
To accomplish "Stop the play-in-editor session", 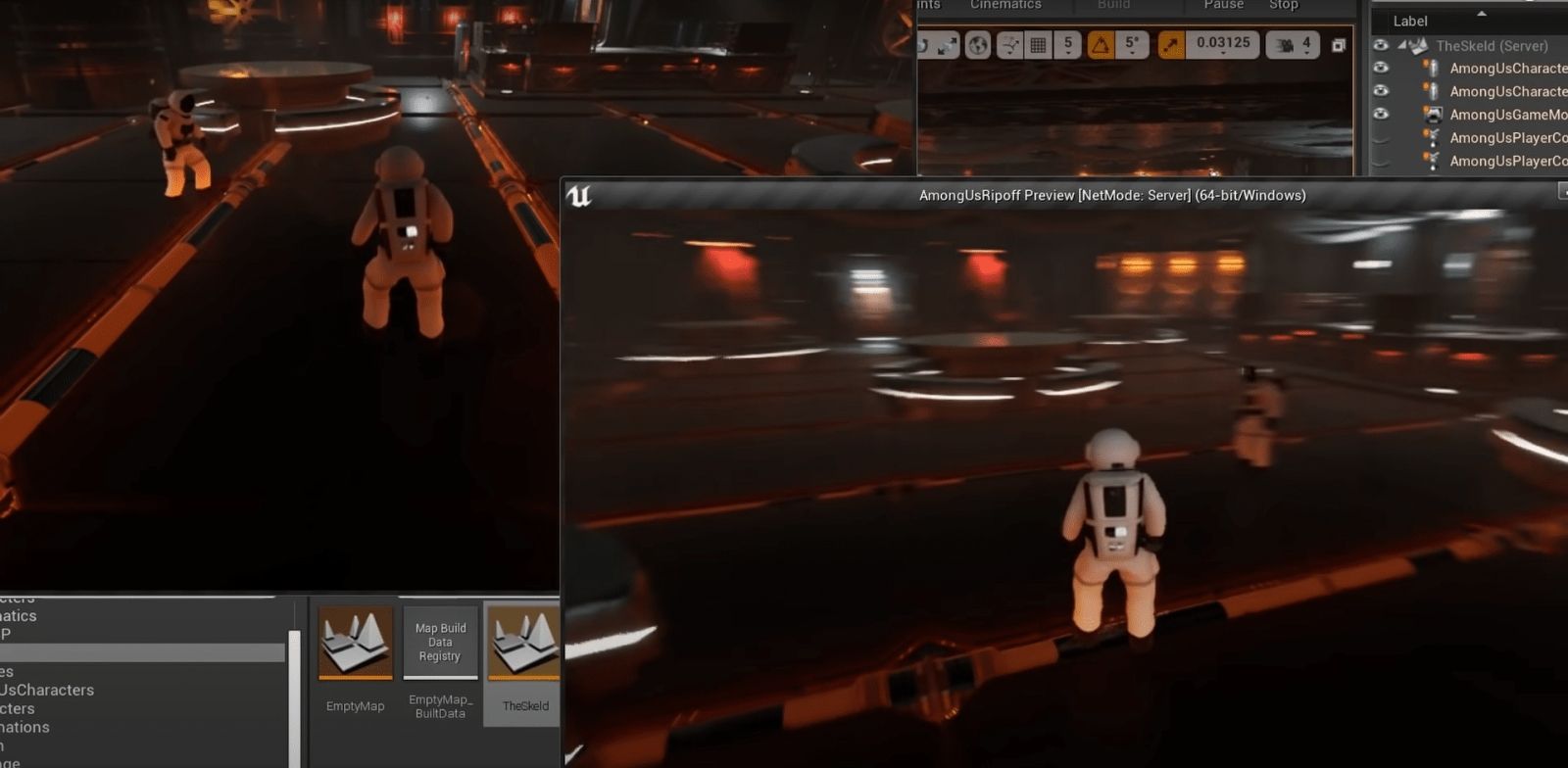I will (x=1283, y=6).
